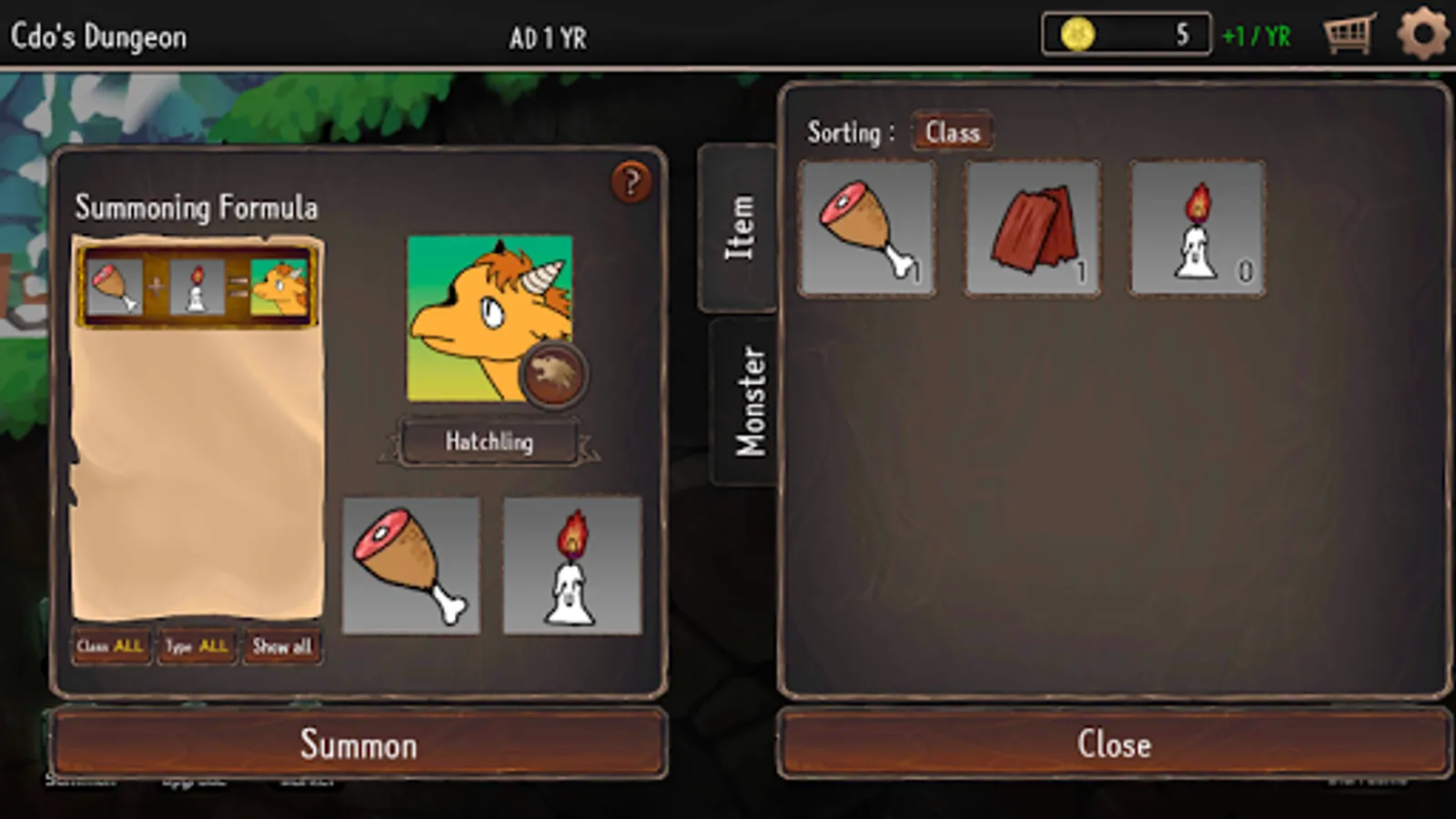Click the Summon button
The image size is (1456, 819).
point(359,744)
